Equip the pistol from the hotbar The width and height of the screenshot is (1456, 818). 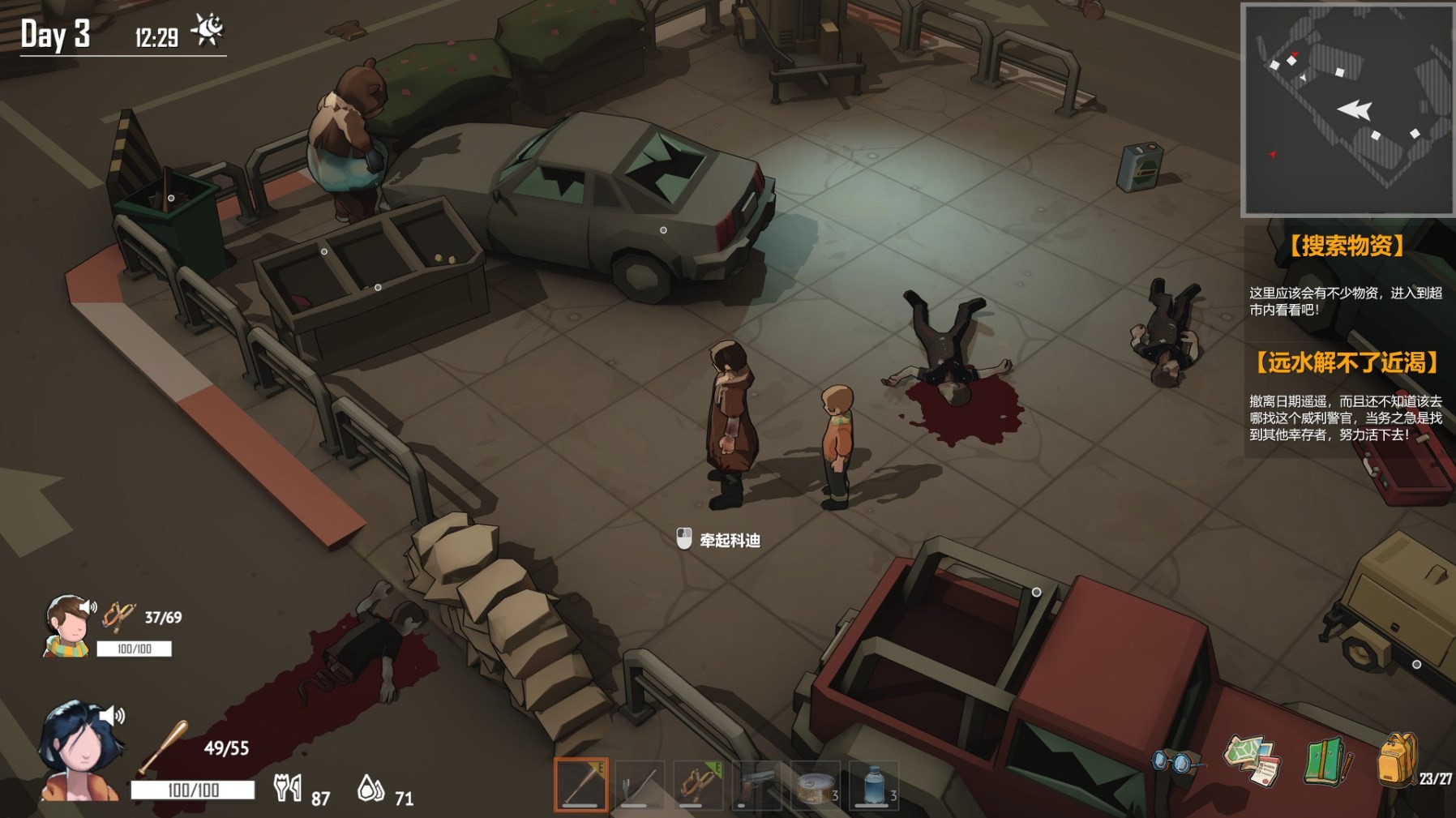tap(756, 785)
